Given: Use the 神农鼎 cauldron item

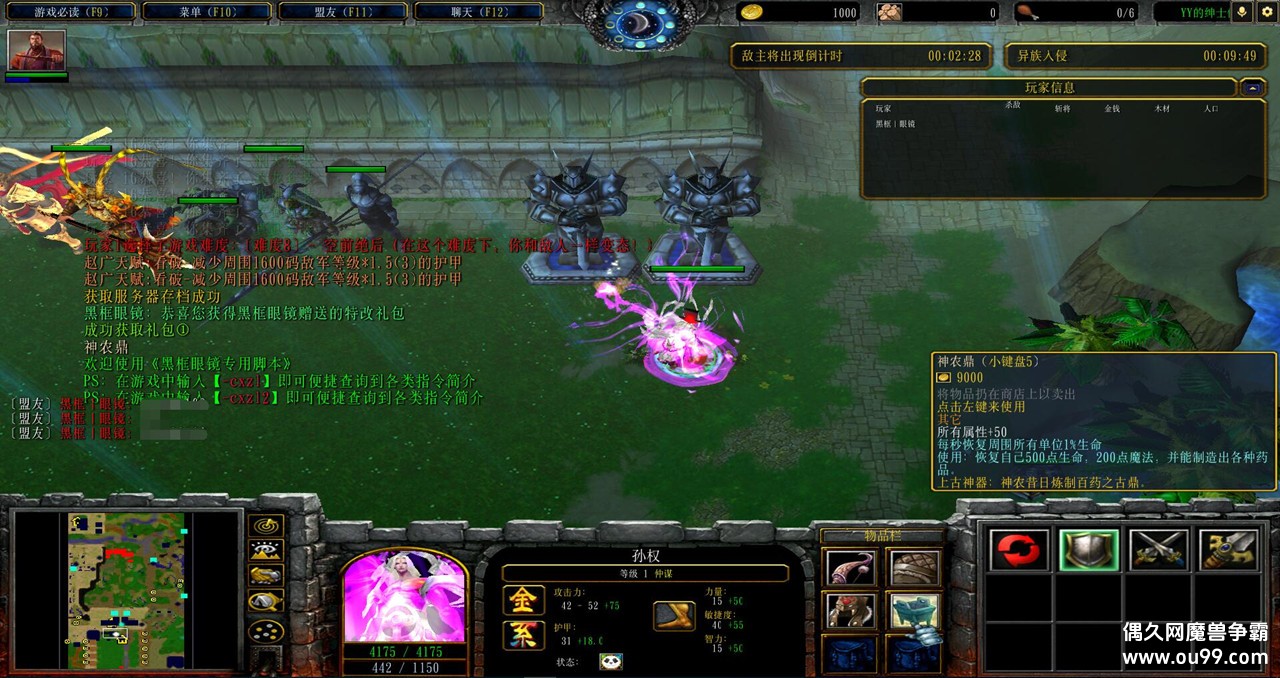Looking at the screenshot, I should (x=915, y=610).
